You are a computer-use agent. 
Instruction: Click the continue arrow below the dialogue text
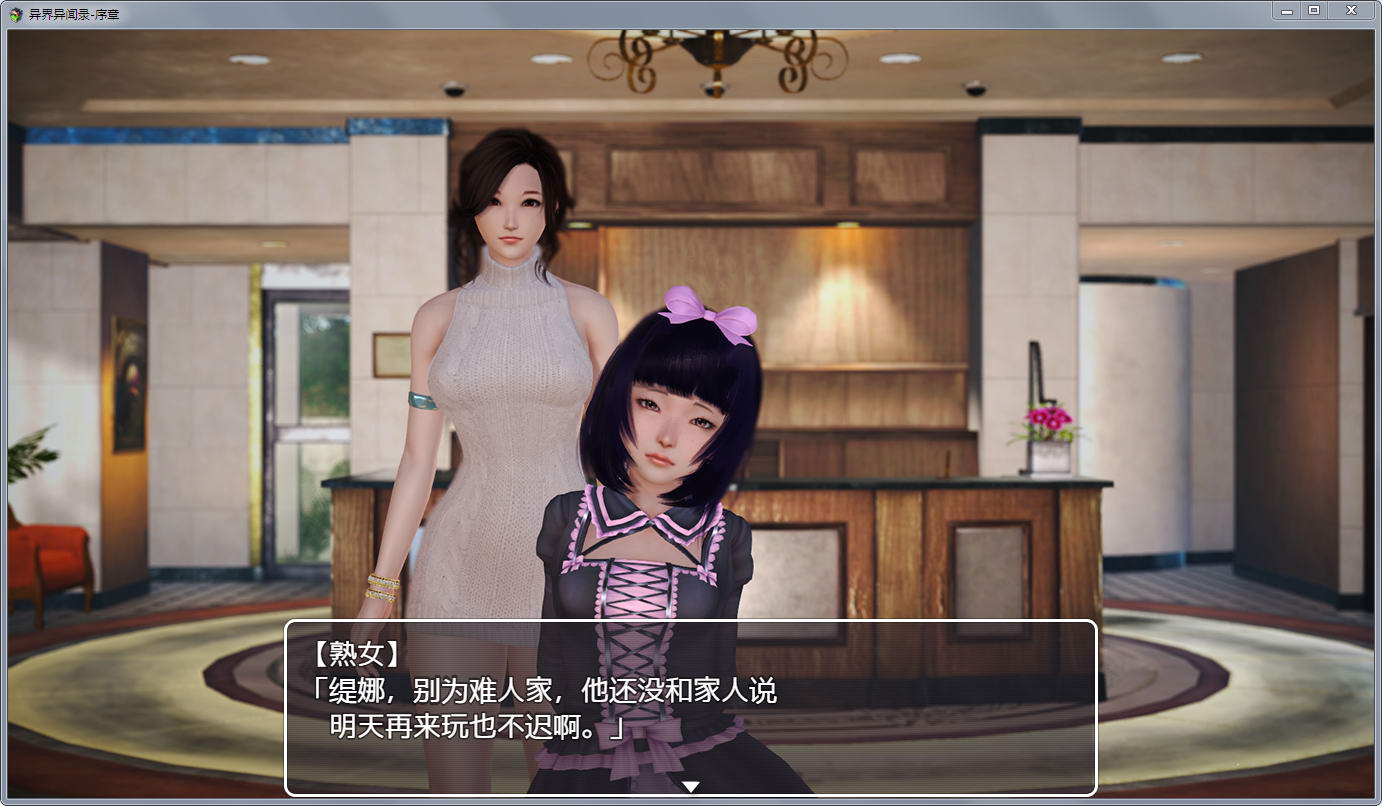(x=691, y=787)
